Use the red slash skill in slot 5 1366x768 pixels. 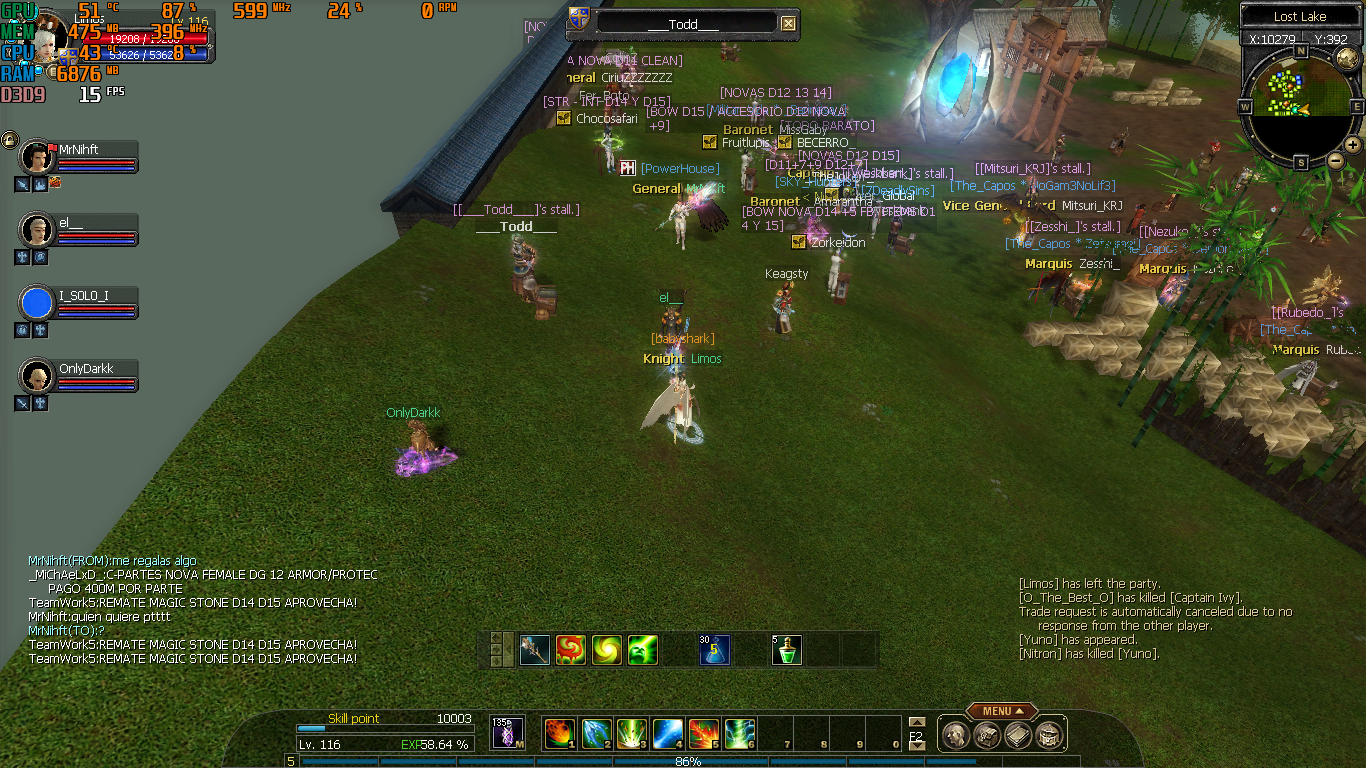[704, 734]
